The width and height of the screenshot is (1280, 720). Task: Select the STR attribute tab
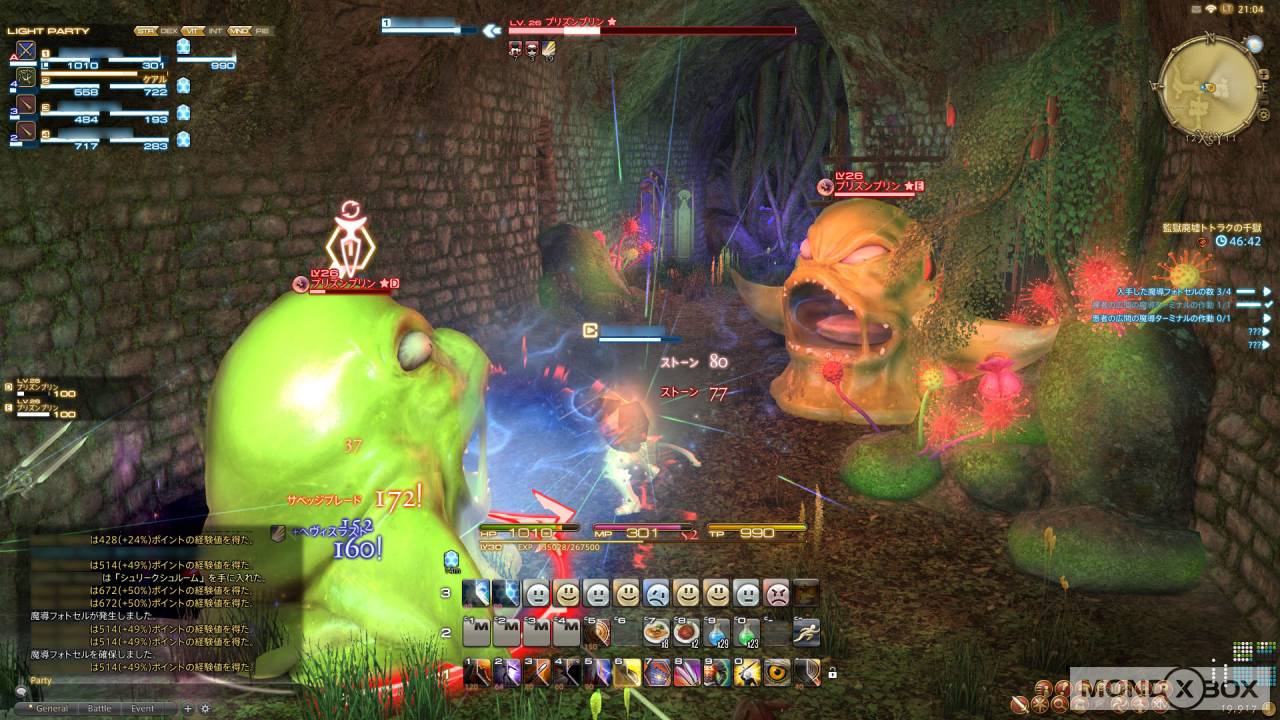145,31
